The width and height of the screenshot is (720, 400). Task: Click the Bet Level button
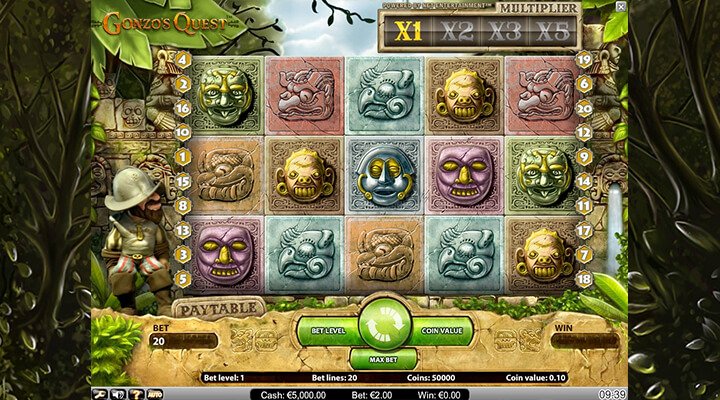coord(326,327)
